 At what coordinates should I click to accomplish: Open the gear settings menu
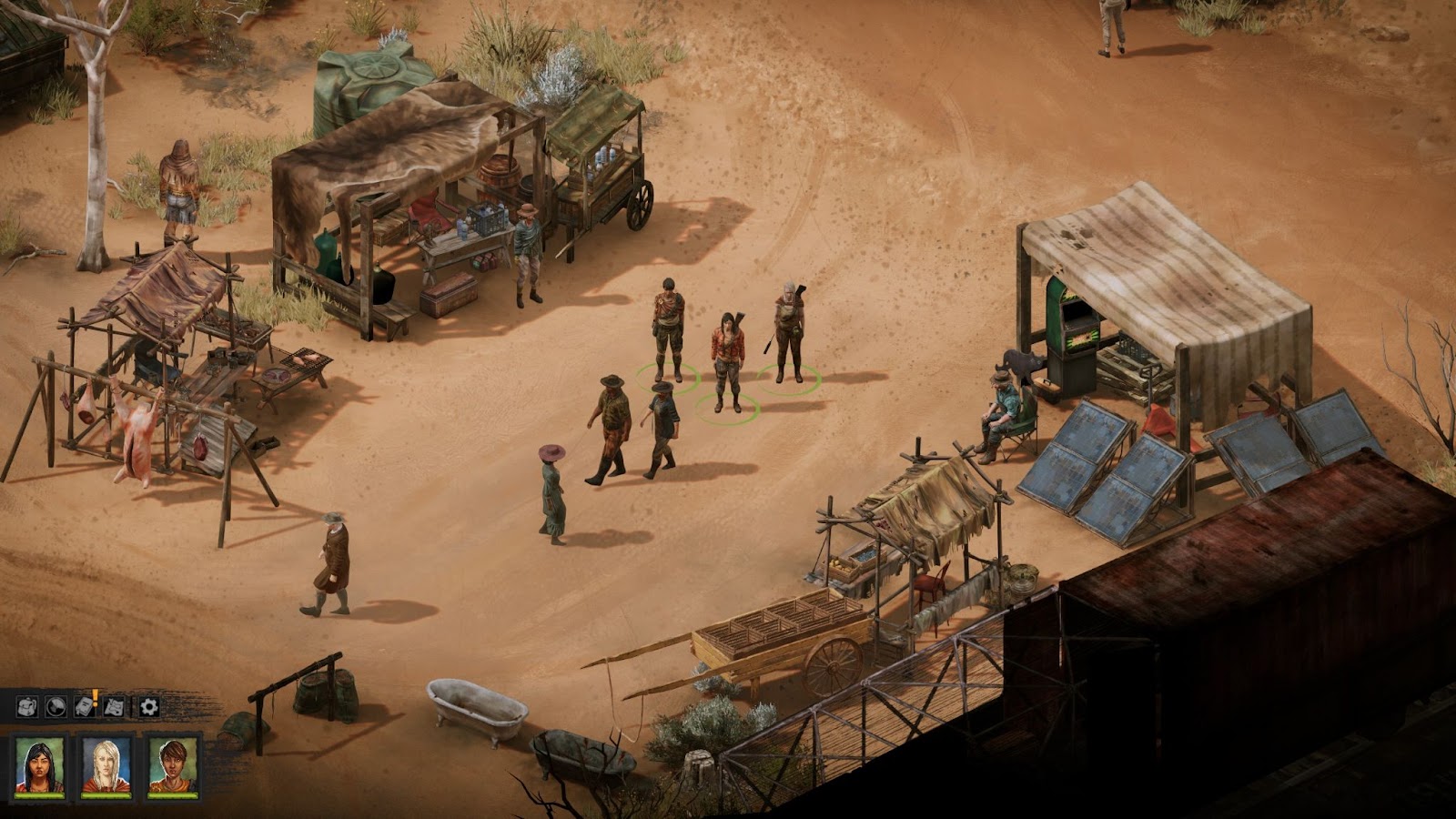148,706
